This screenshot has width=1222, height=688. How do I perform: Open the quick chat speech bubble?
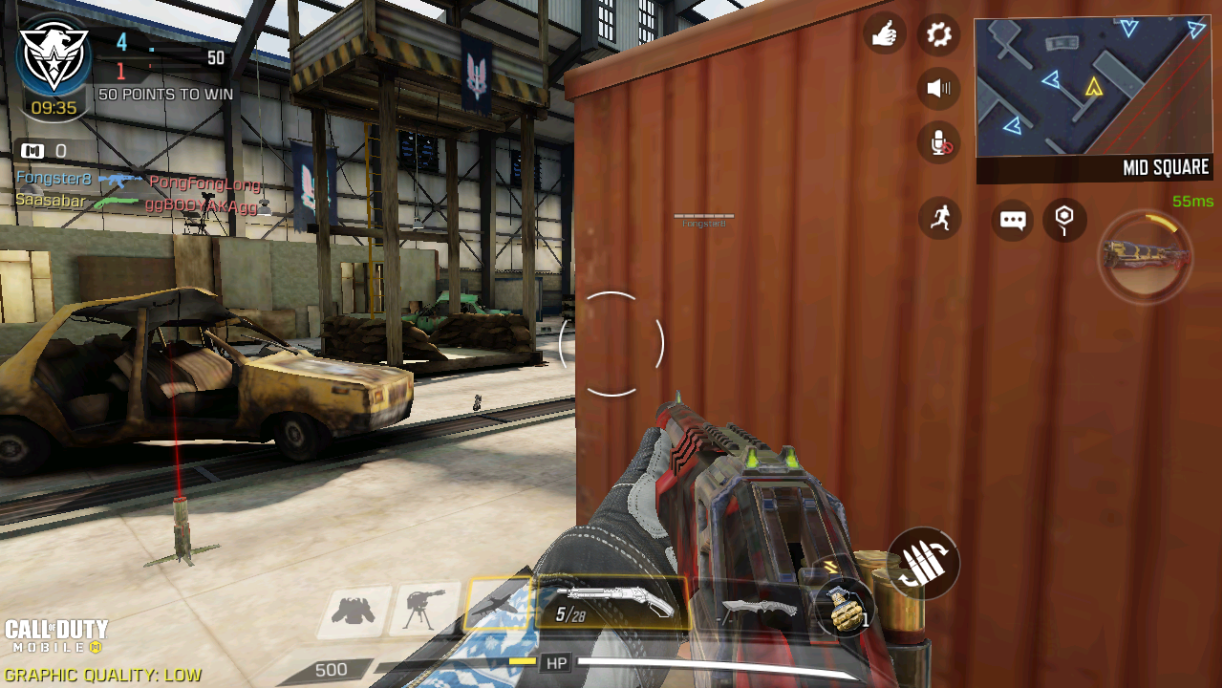tap(1012, 220)
